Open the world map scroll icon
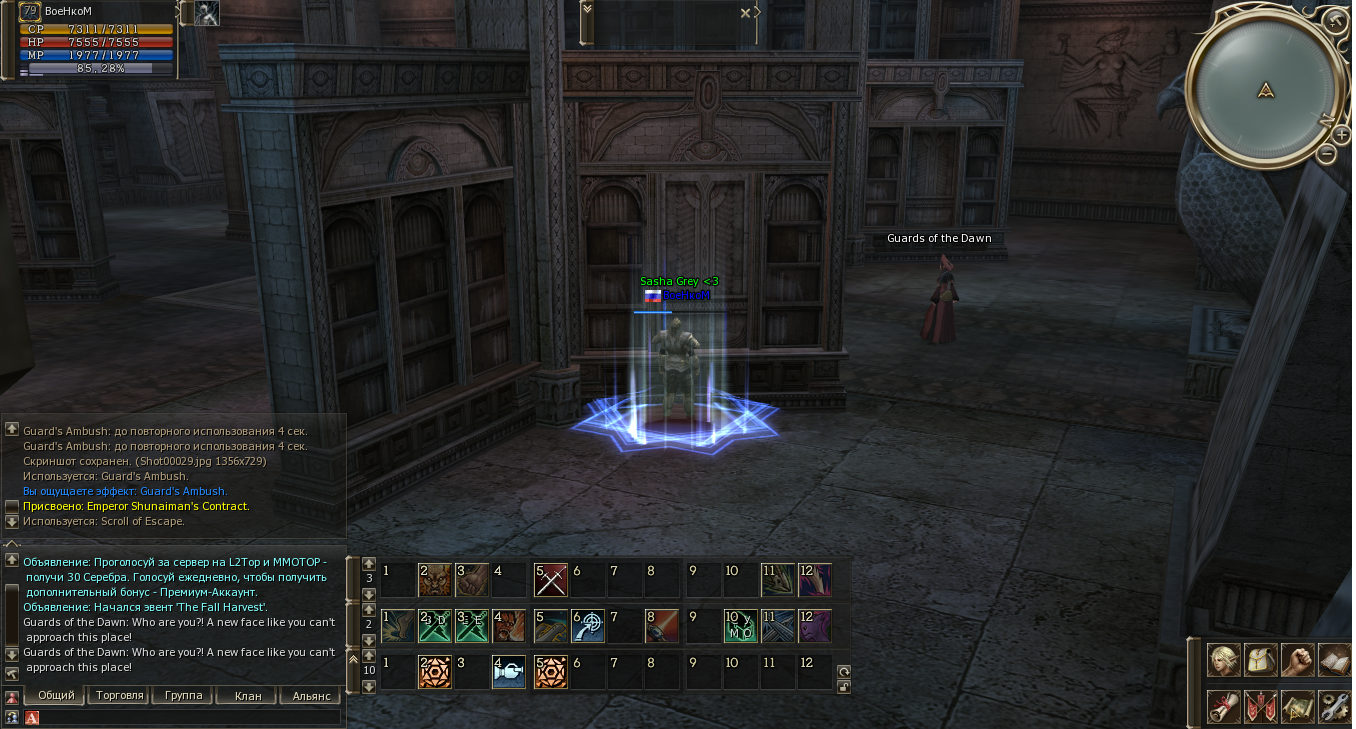This screenshot has width=1356, height=729. pyautogui.click(x=1297, y=706)
